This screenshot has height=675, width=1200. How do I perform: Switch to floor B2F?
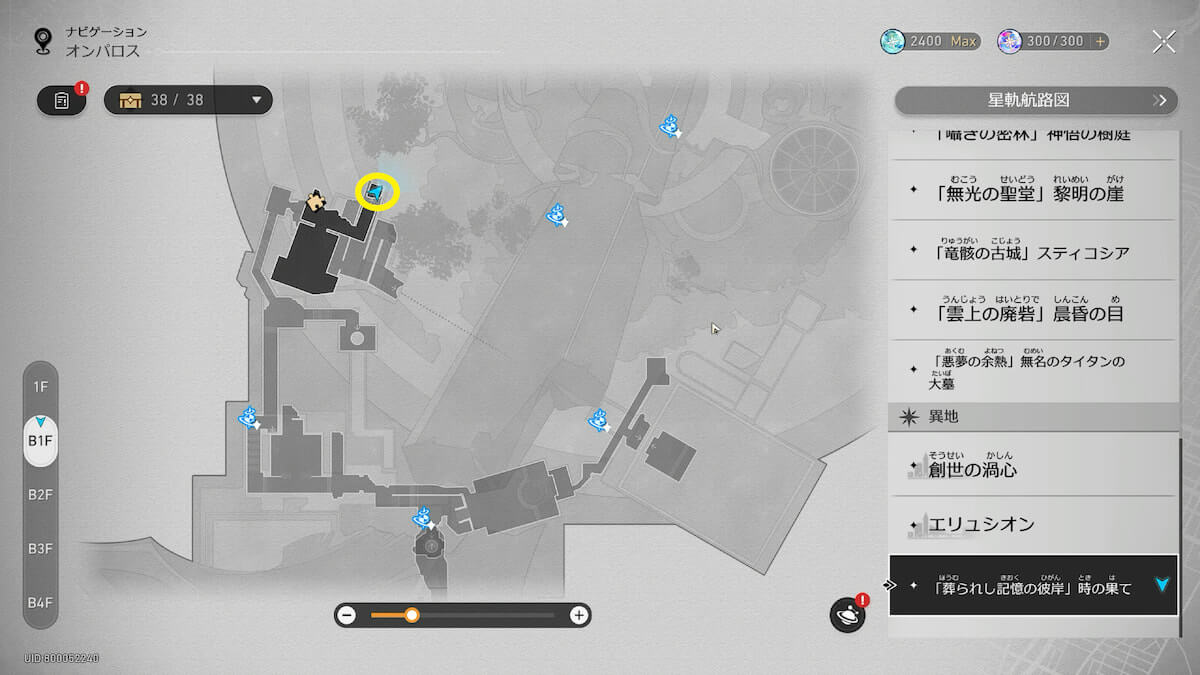point(41,494)
